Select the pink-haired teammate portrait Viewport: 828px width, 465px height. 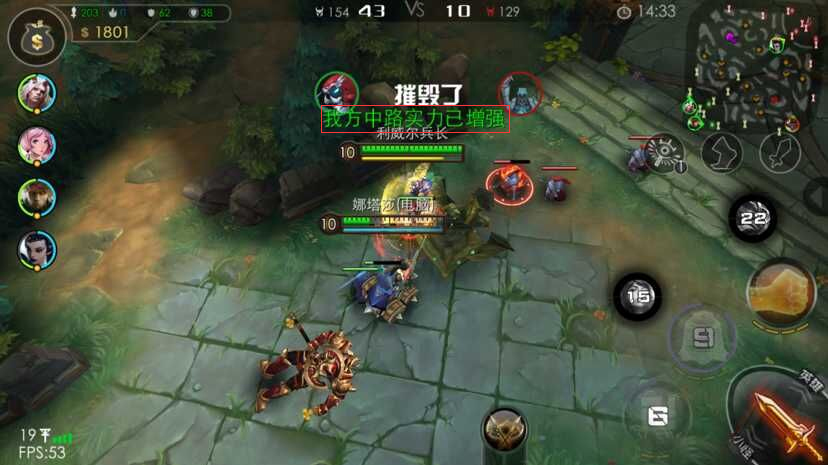(x=37, y=145)
